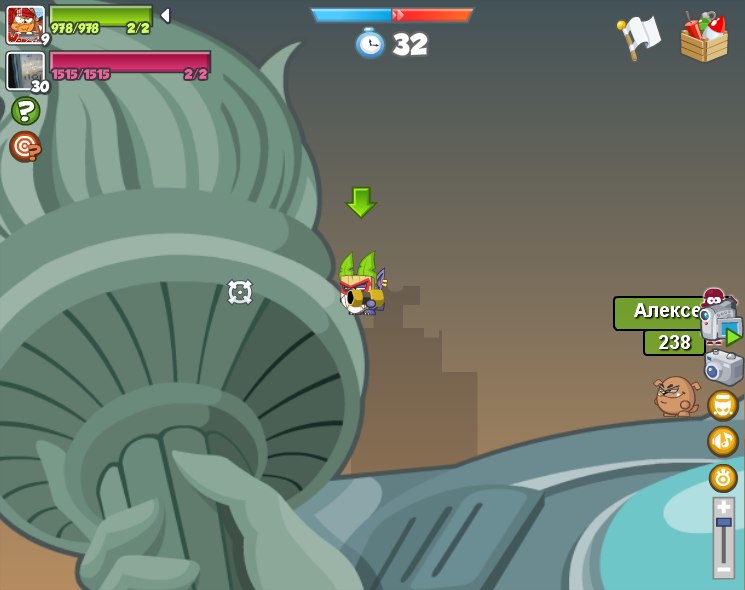This screenshot has width=745, height=590.
Task: Zoom out with the minus button
Action: pyautogui.click(x=723, y=569)
